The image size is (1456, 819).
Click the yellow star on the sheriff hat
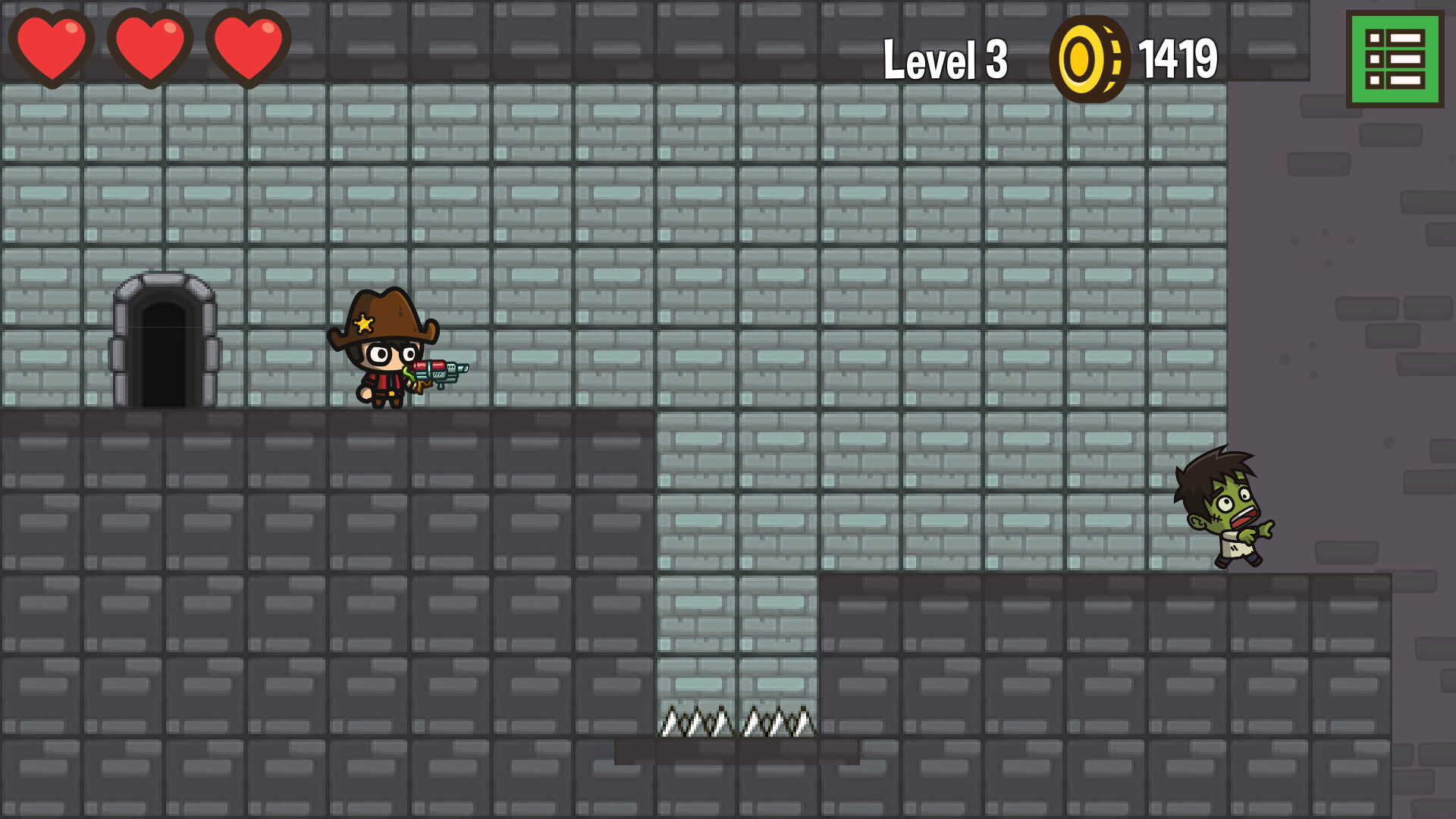click(364, 325)
